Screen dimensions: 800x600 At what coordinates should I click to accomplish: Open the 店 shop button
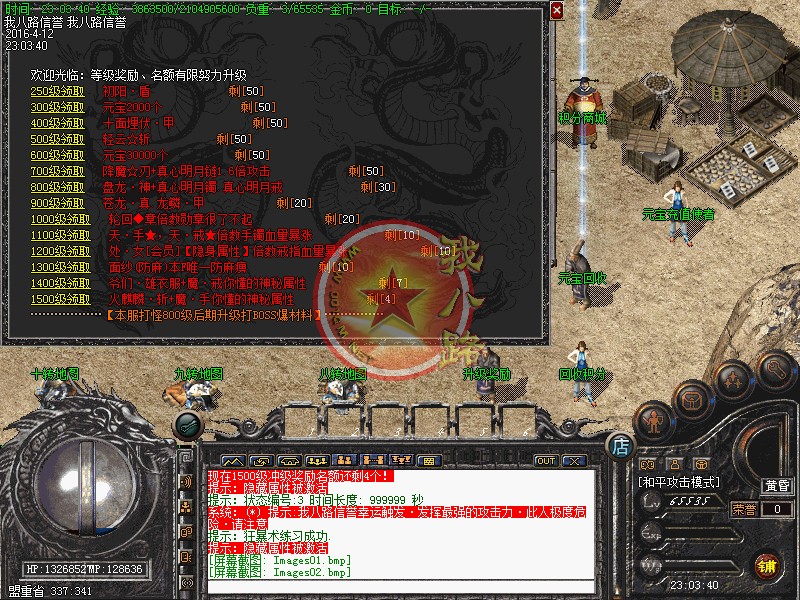pyautogui.click(x=619, y=445)
